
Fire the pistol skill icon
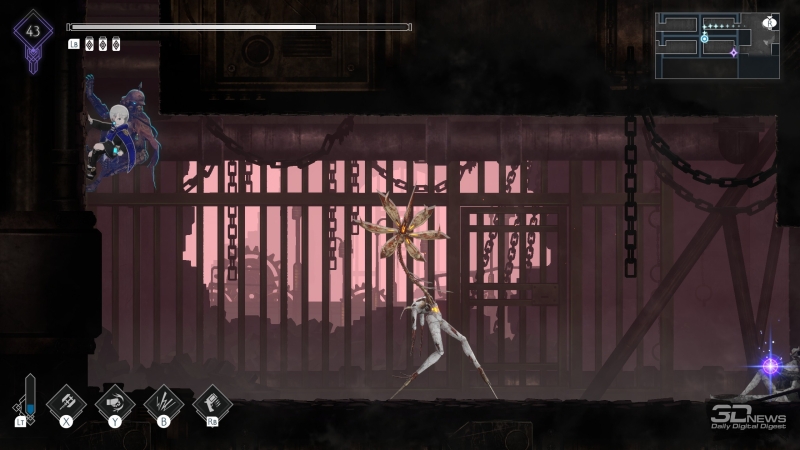point(212,402)
